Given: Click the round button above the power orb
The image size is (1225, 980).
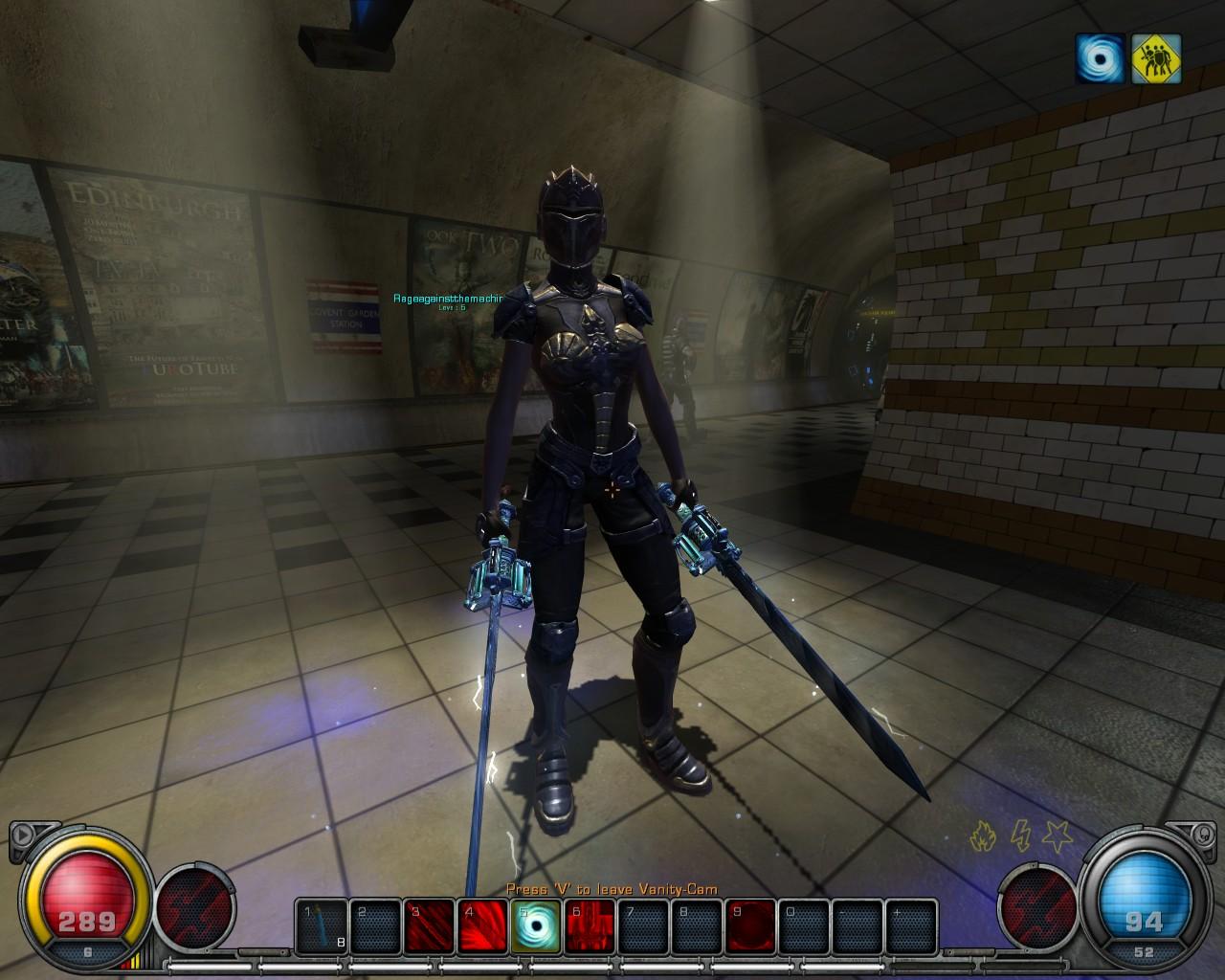Looking at the screenshot, I should (x=1202, y=834).
